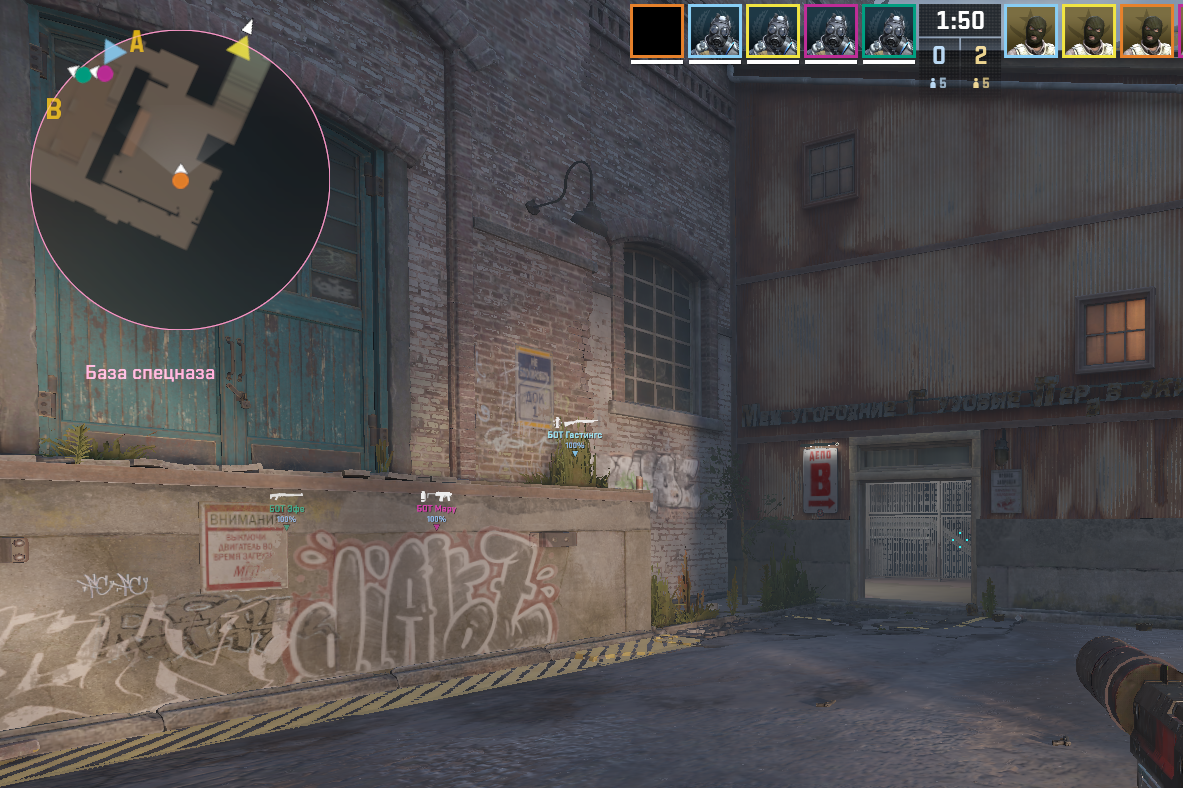This screenshot has width=1183, height=788.
Task: Click the circular radar minimap
Action: click(180, 180)
